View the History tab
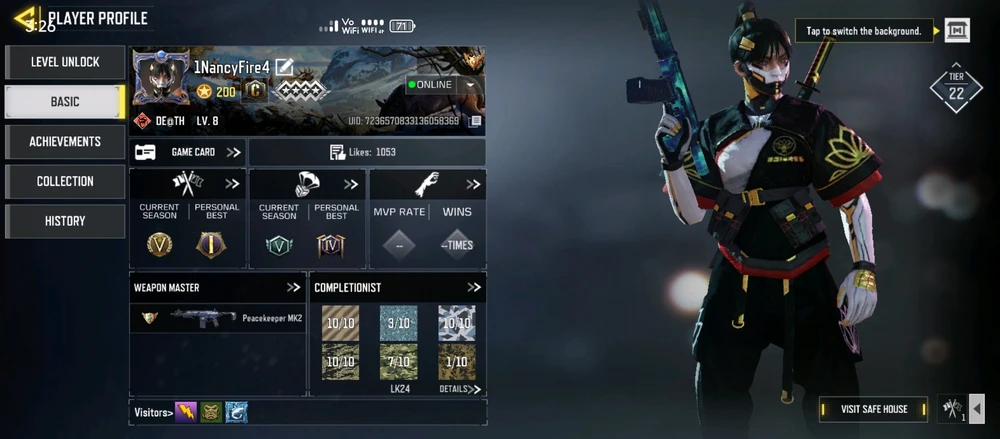1000x439 pixels. point(65,221)
